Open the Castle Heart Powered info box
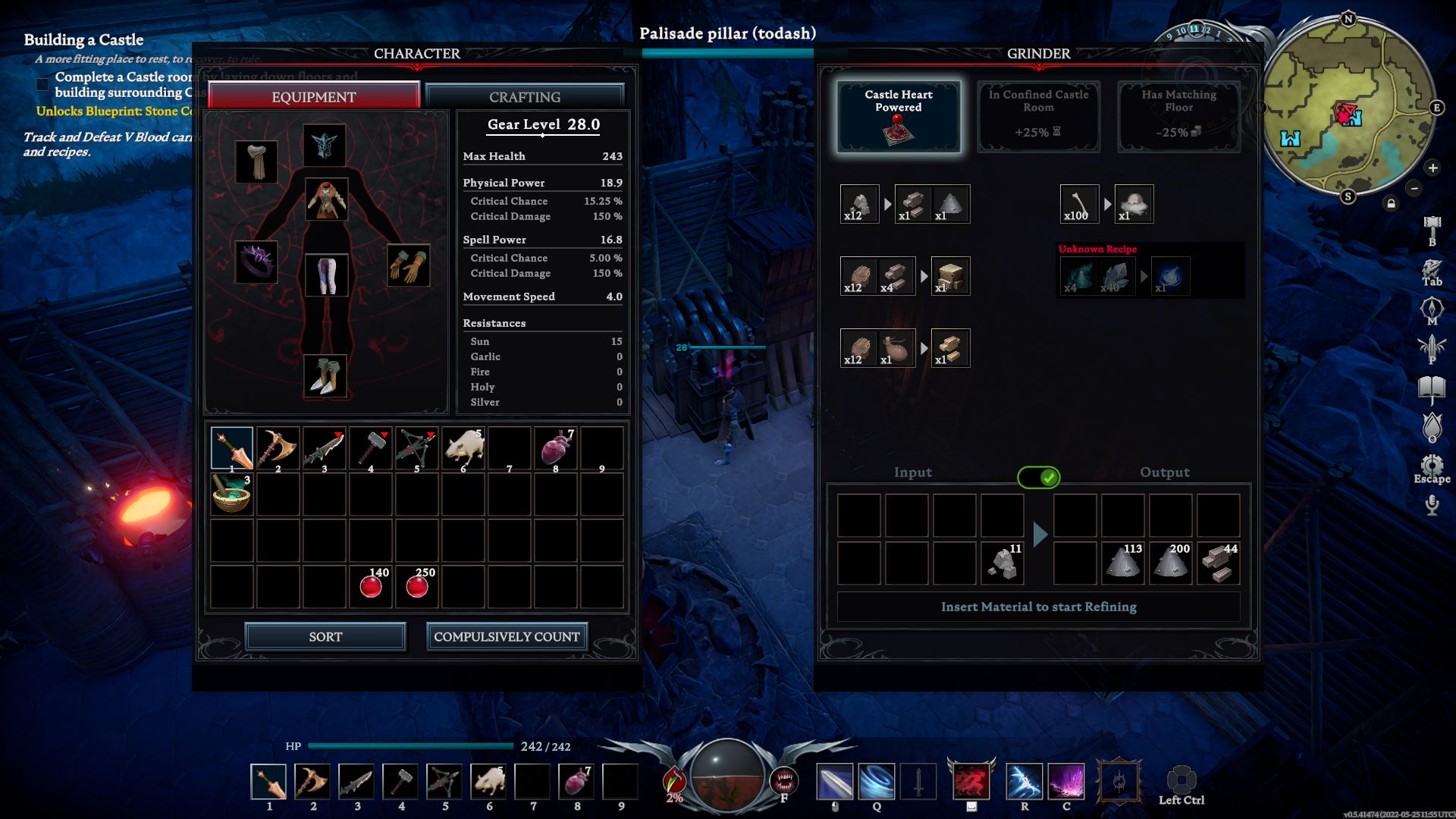 pyautogui.click(x=899, y=117)
